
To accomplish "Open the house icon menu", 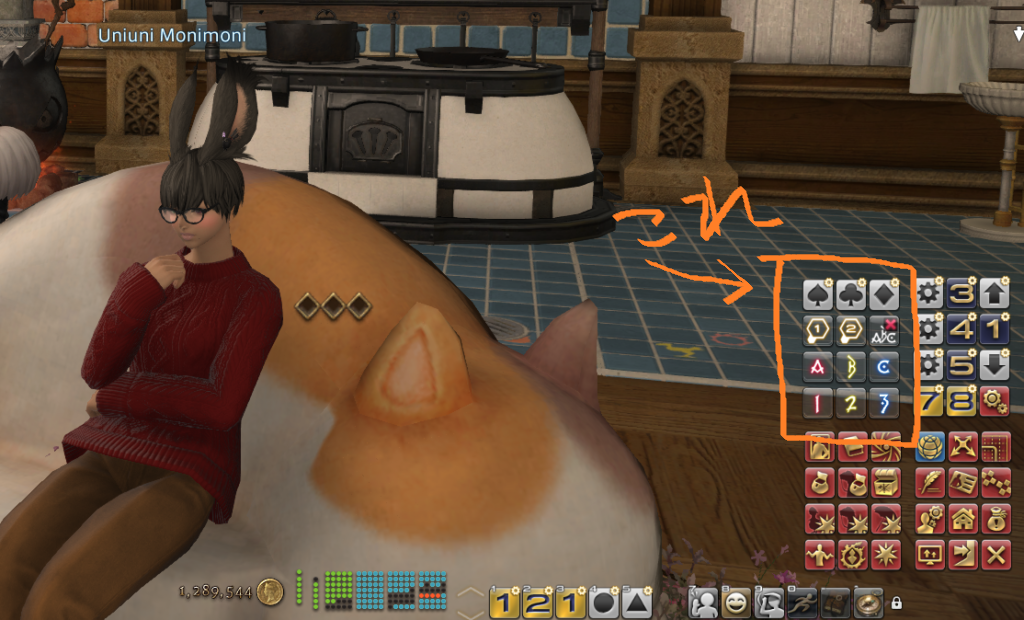I will click(x=964, y=520).
